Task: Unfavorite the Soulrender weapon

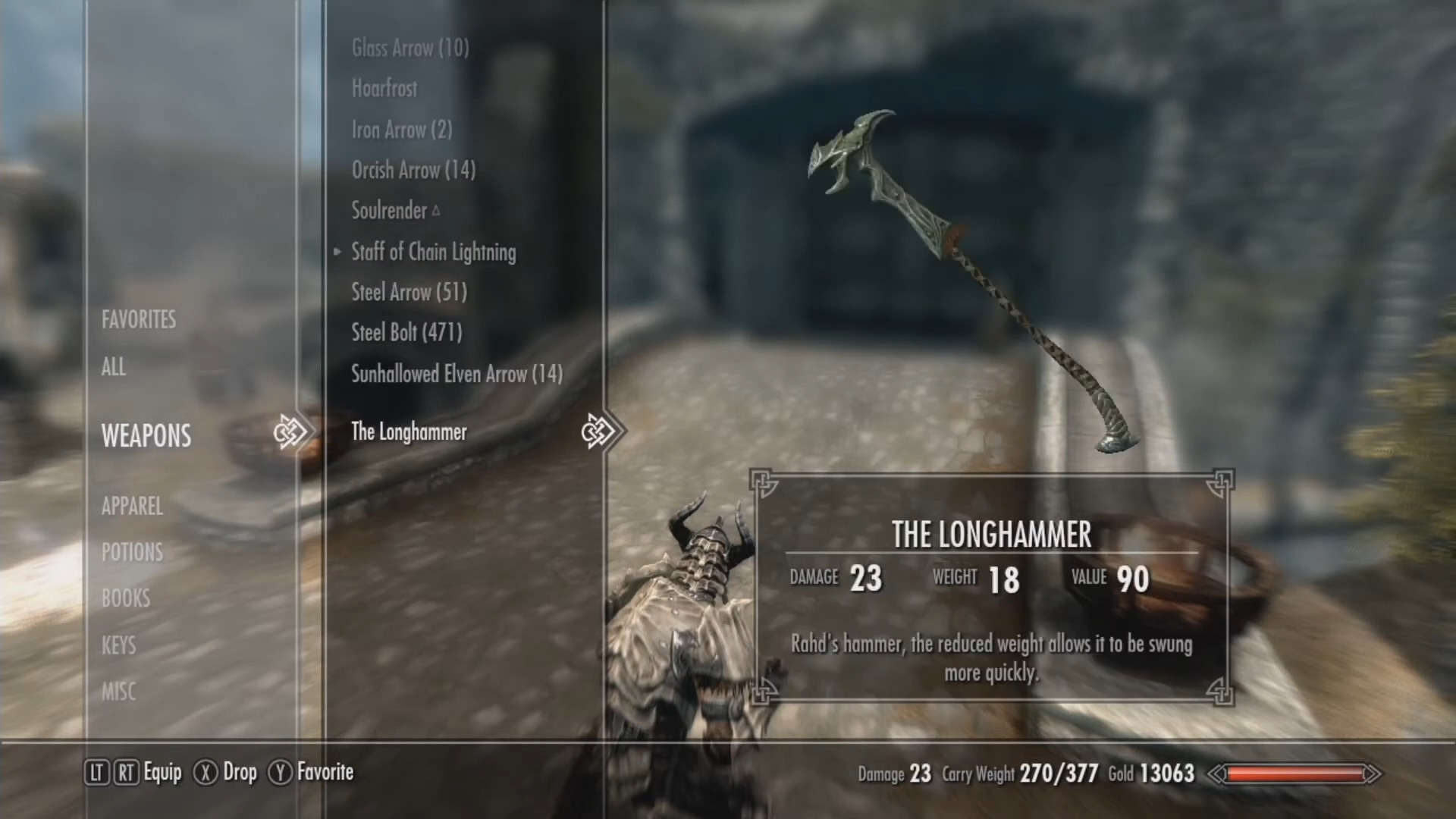Action: click(x=389, y=212)
